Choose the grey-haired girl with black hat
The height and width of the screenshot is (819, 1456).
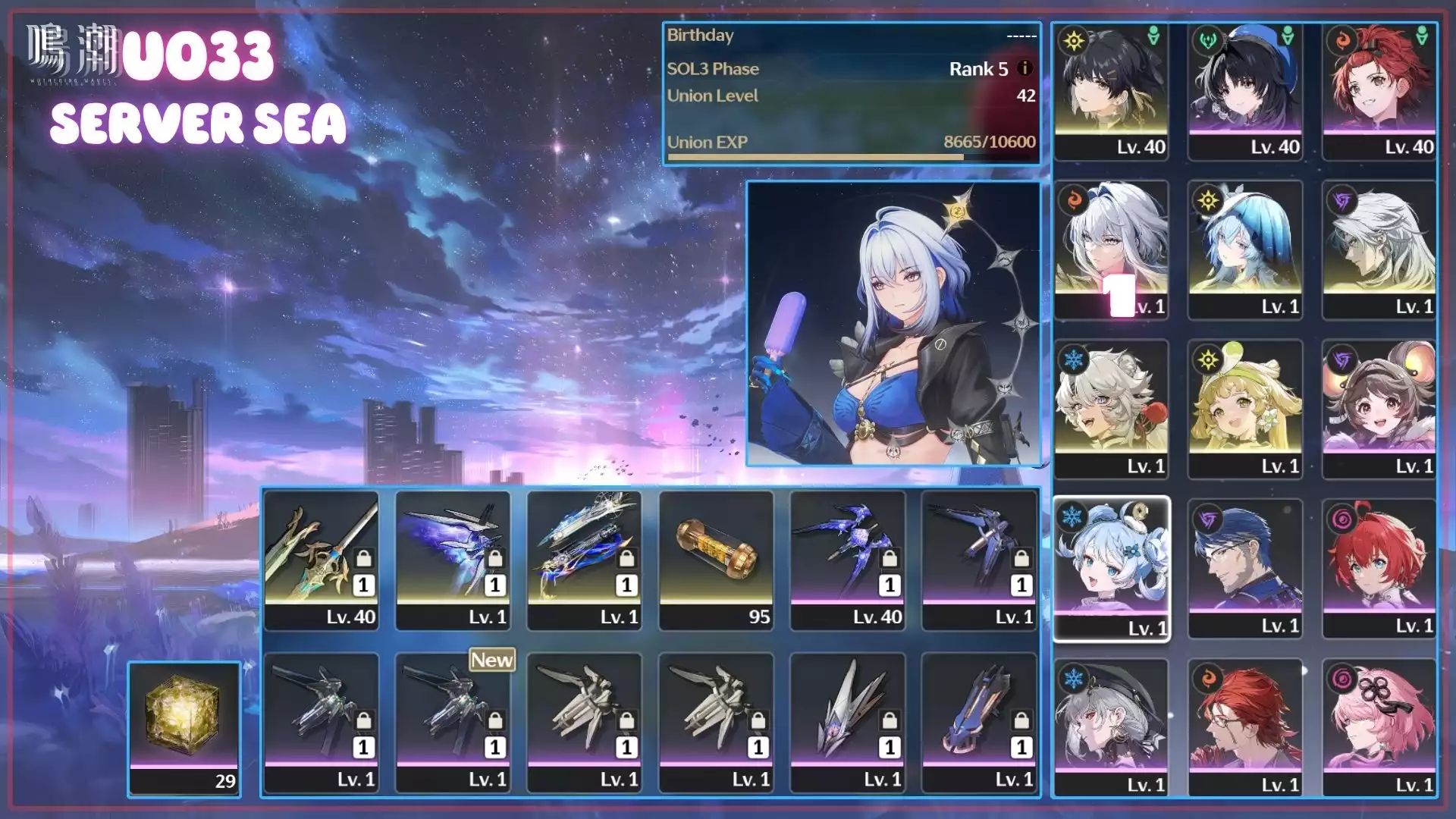1111,728
